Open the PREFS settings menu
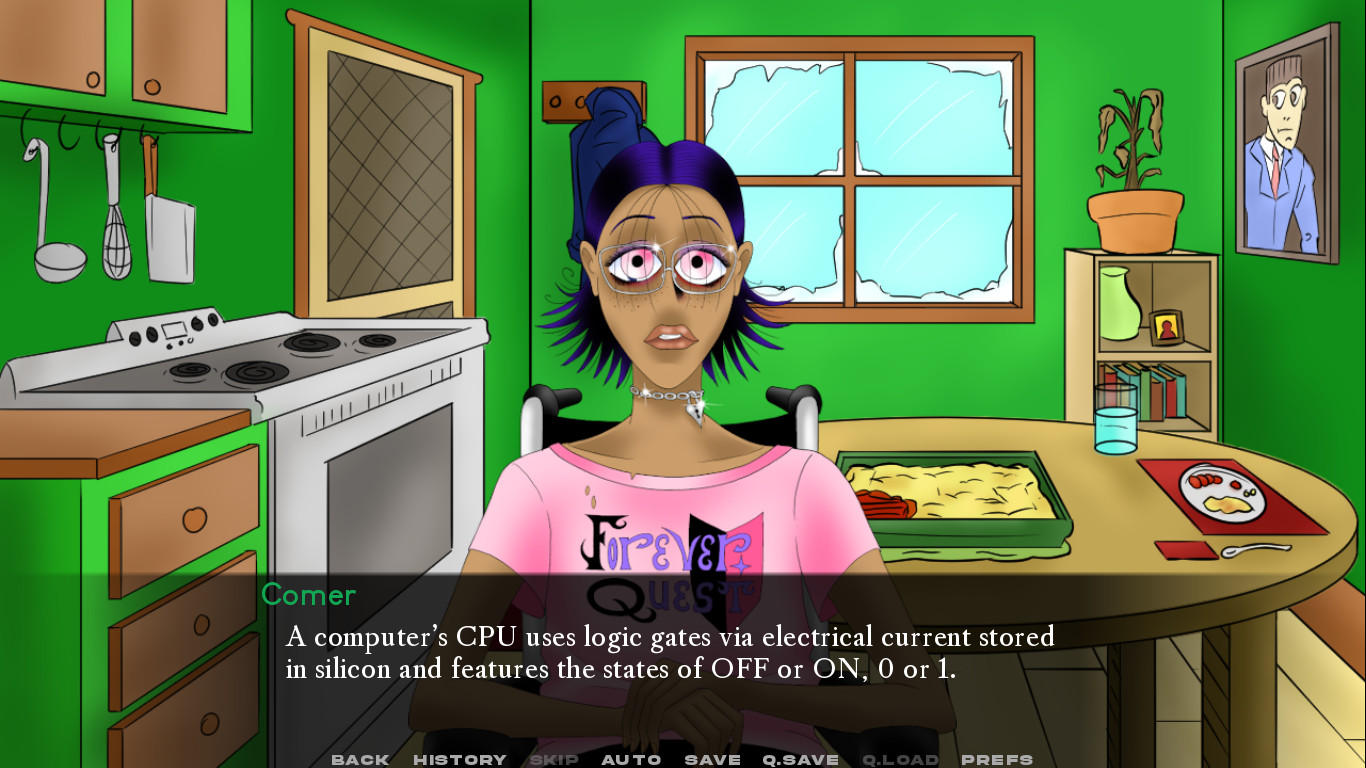The image size is (1366, 768). [x=996, y=759]
